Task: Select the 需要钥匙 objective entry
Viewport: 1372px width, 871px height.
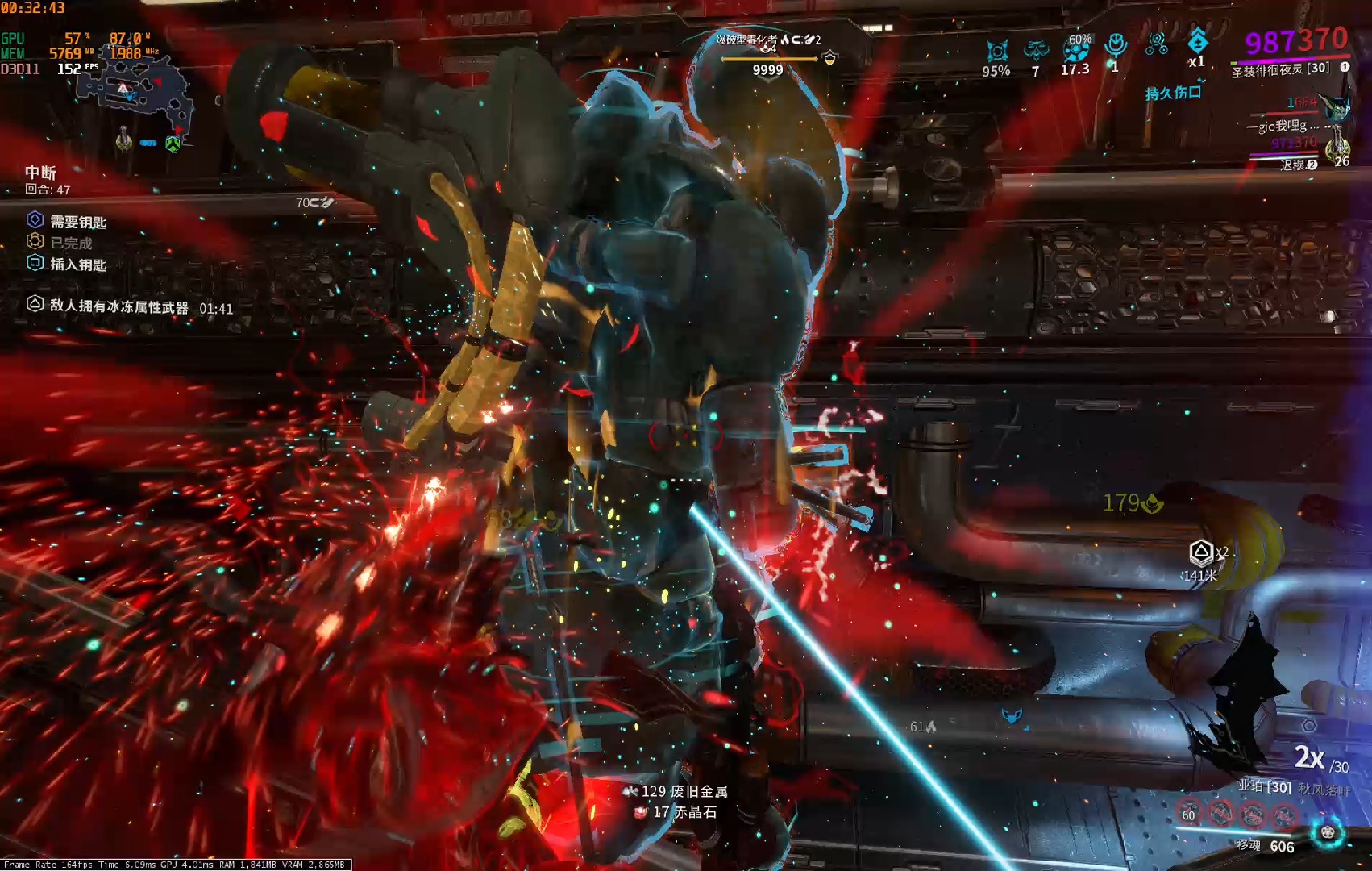Action: 77,222
